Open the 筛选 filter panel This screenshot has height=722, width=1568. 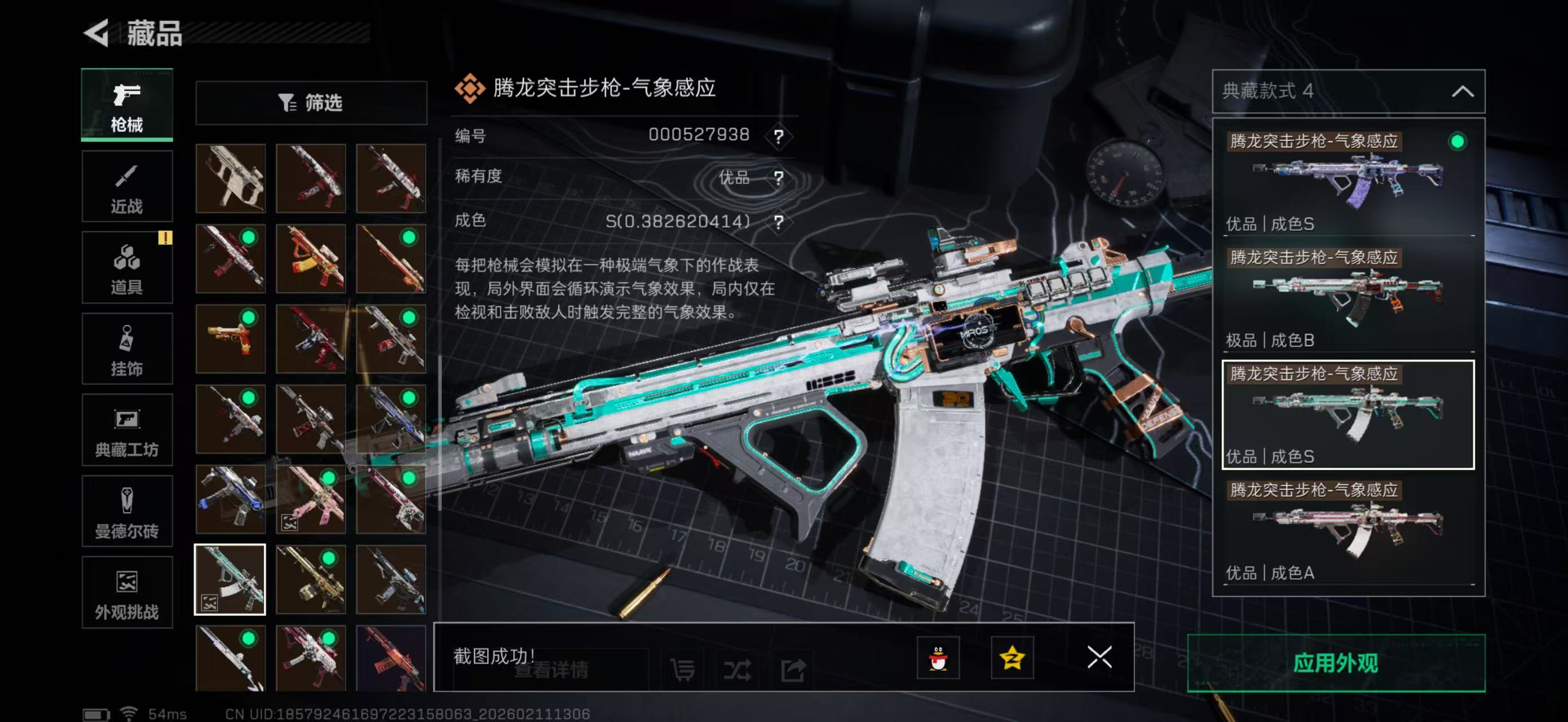[311, 103]
